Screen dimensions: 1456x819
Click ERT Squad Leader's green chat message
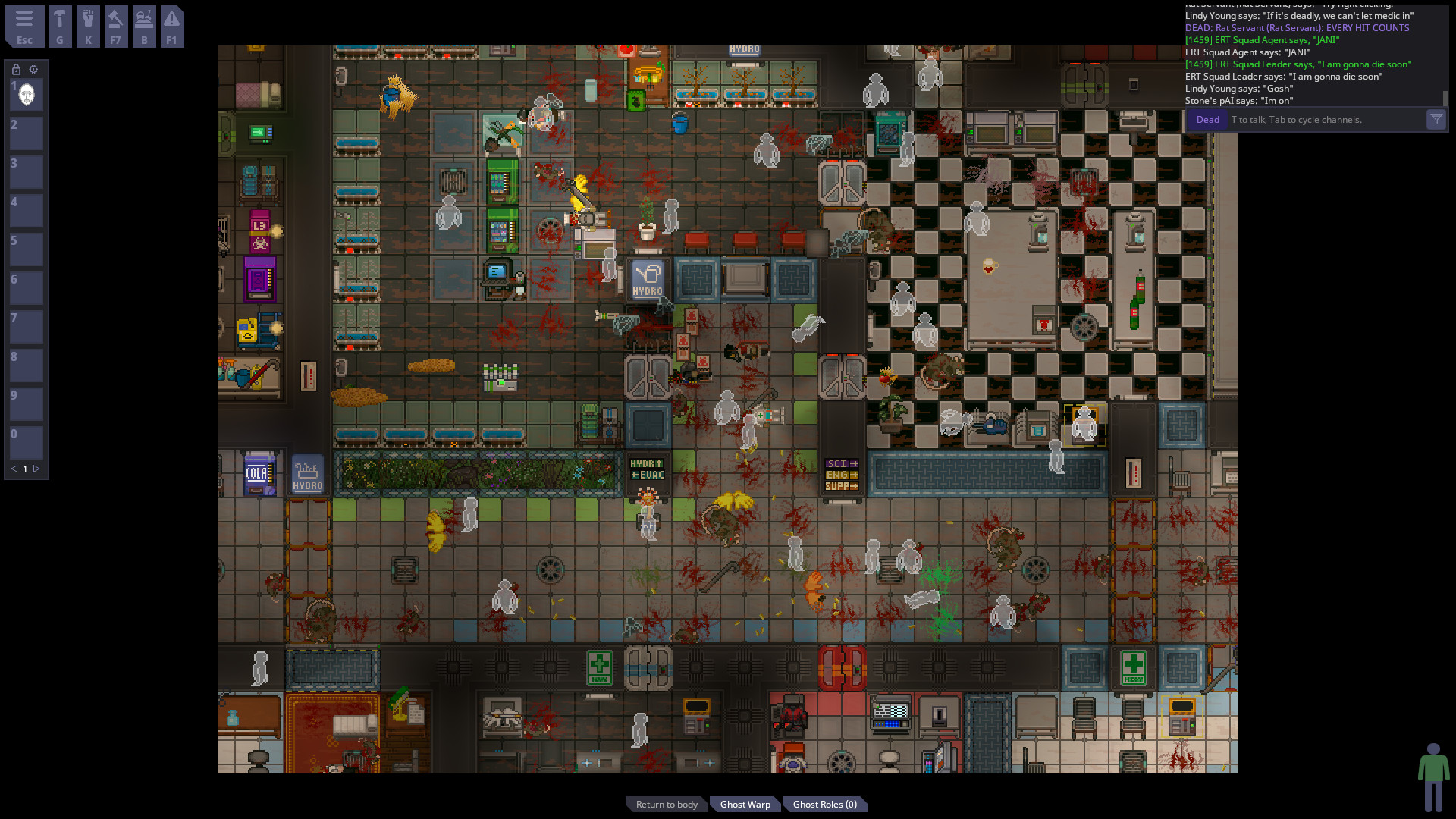[x=1298, y=64]
